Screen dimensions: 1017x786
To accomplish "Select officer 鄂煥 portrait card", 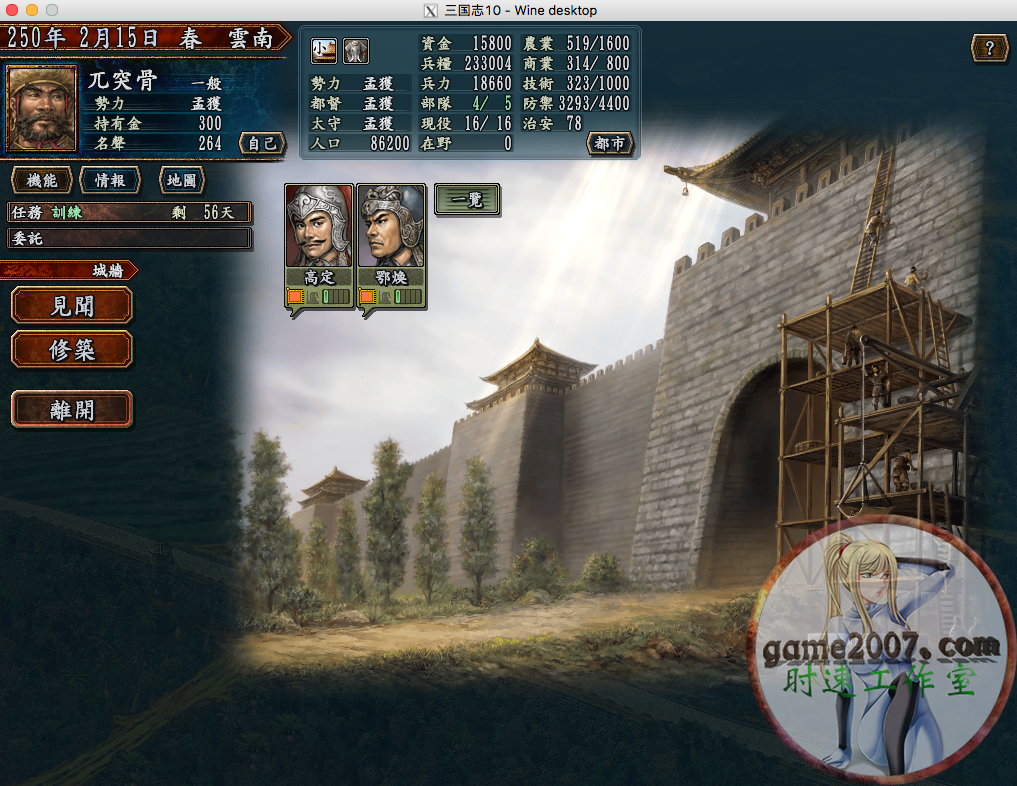I will (x=391, y=235).
